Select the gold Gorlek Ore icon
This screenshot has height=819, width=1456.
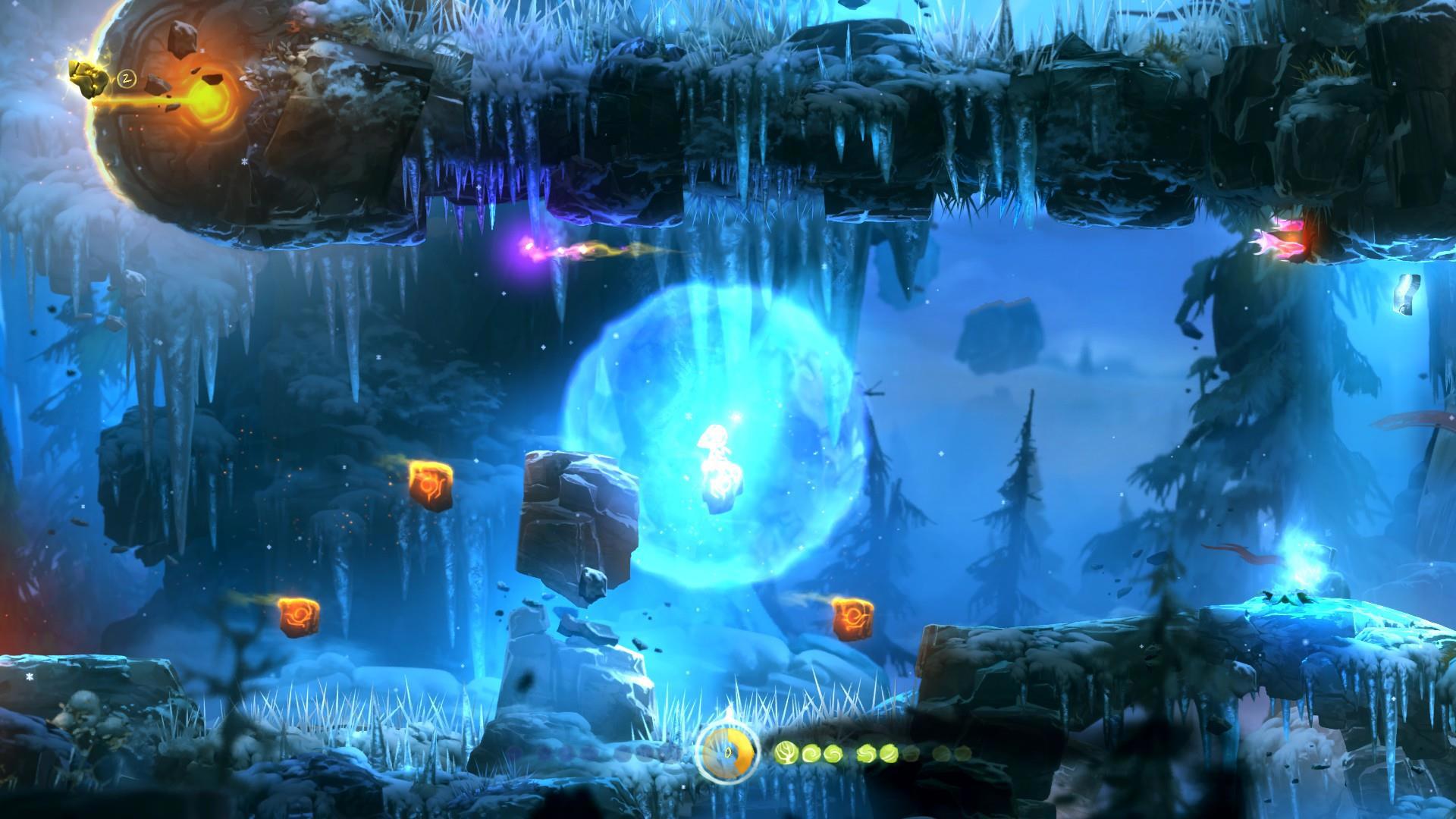[90, 78]
